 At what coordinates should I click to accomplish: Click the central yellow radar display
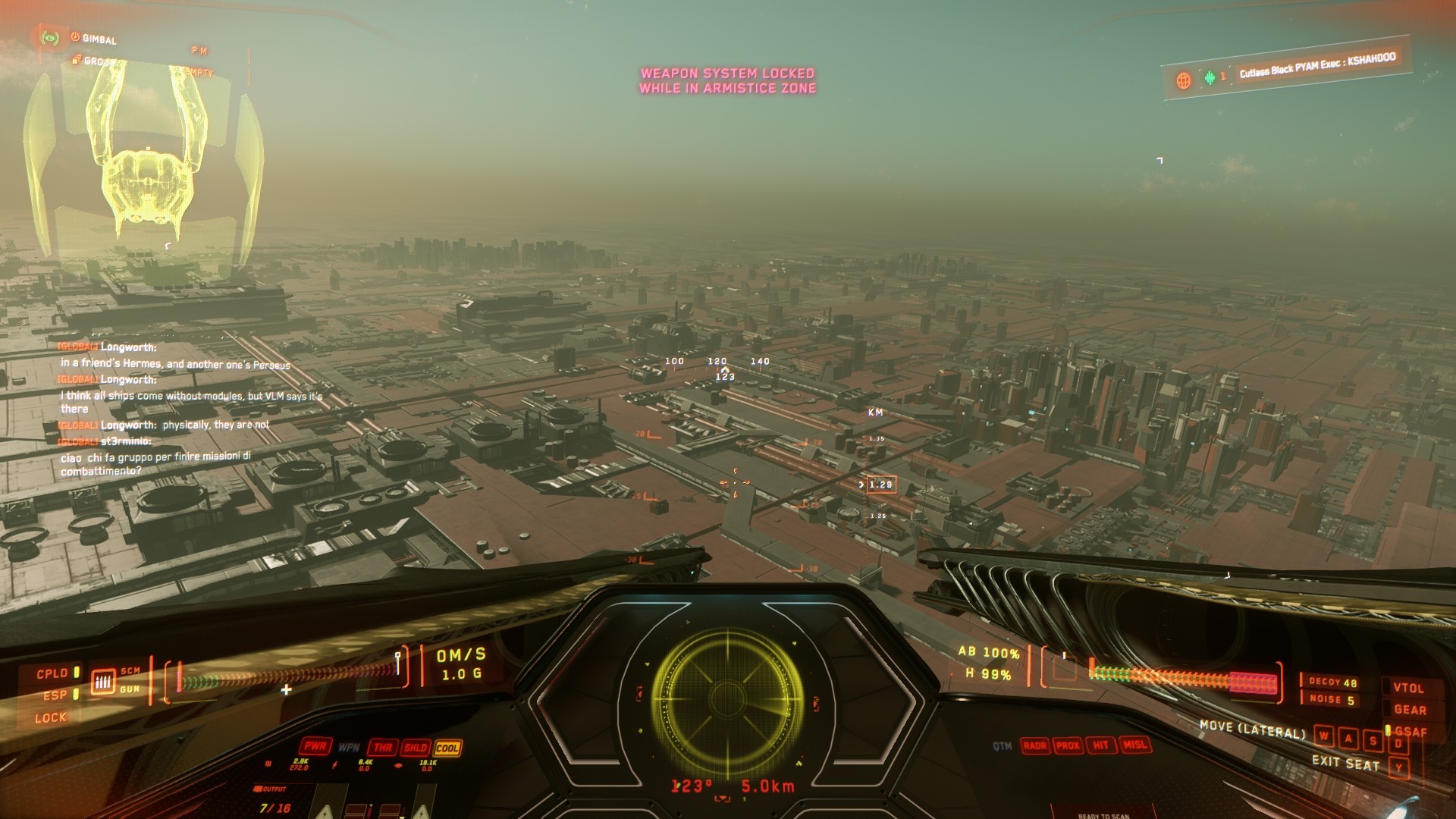pyautogui.click(x=727, y=698)
